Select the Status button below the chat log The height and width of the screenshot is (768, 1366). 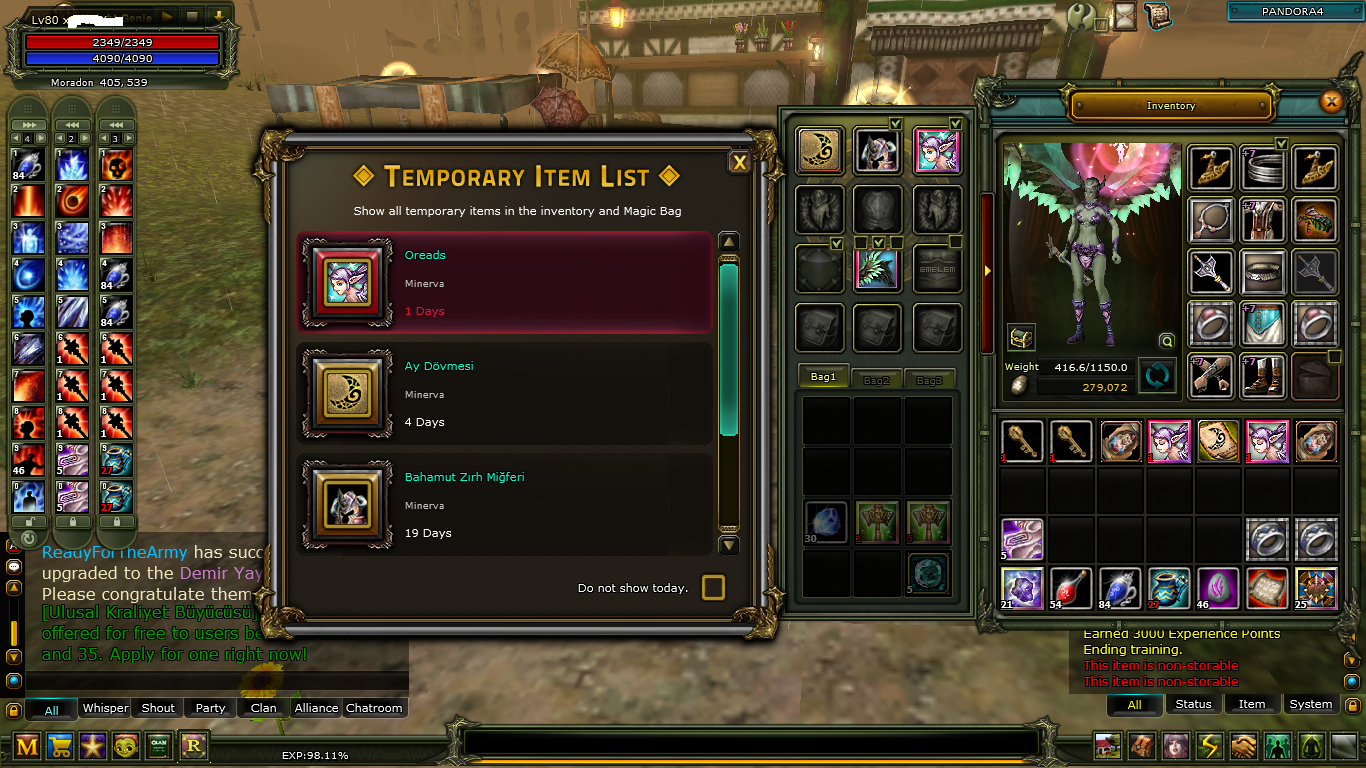[1193, 704]
